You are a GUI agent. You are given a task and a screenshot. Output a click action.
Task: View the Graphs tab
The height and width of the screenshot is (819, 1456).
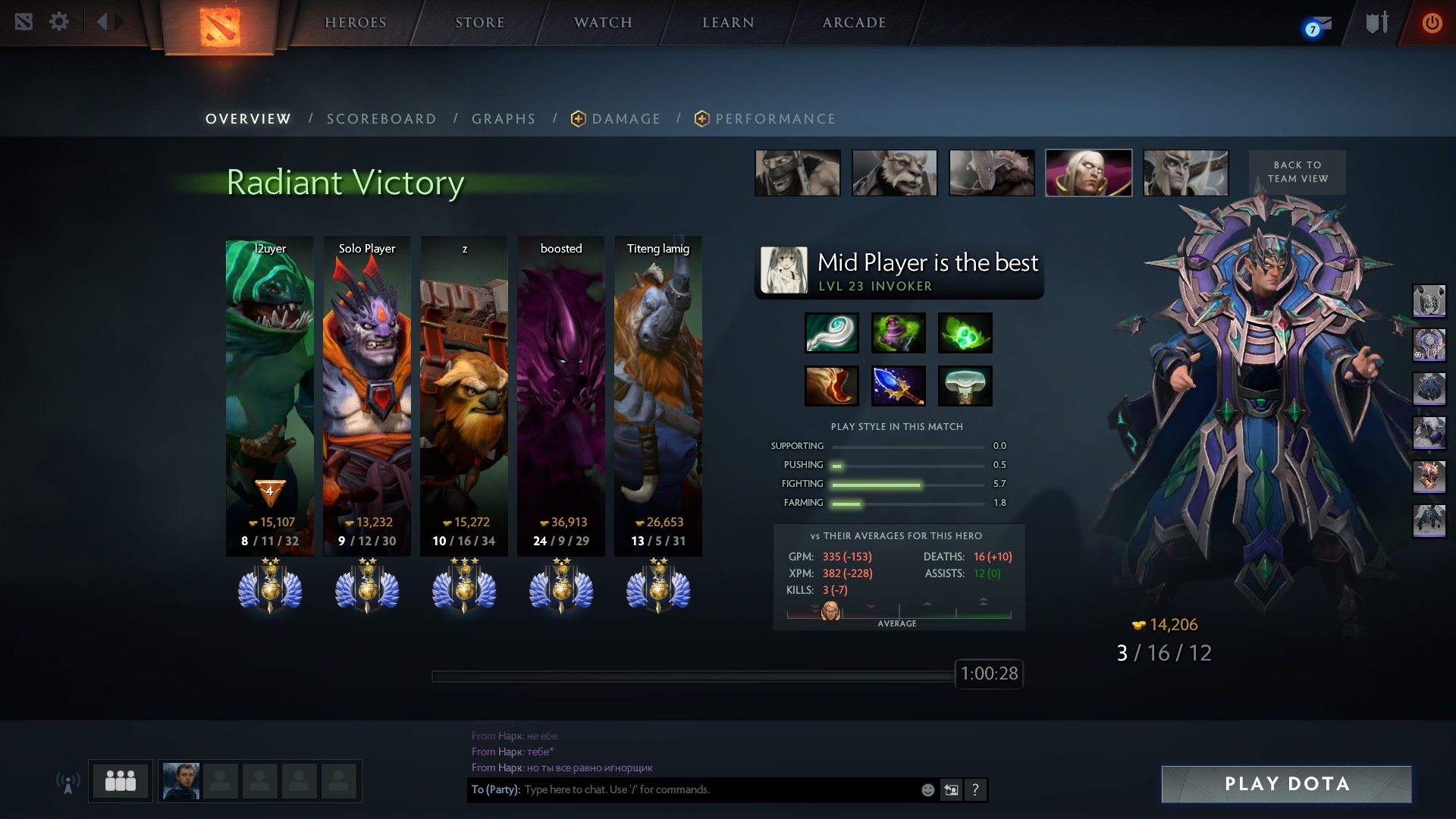click(504, 119)
